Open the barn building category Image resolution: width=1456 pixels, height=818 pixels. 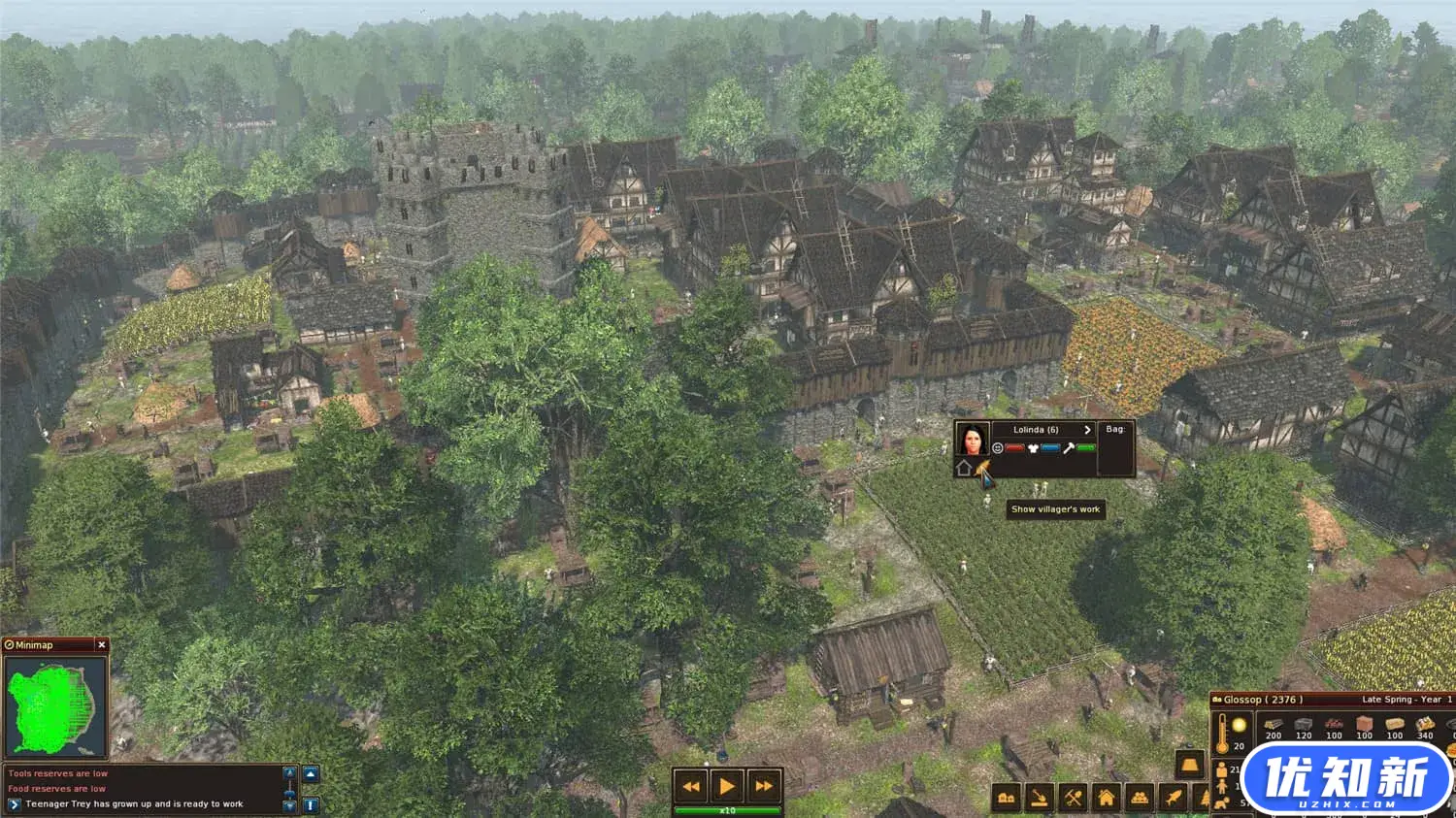[1007, 799]
